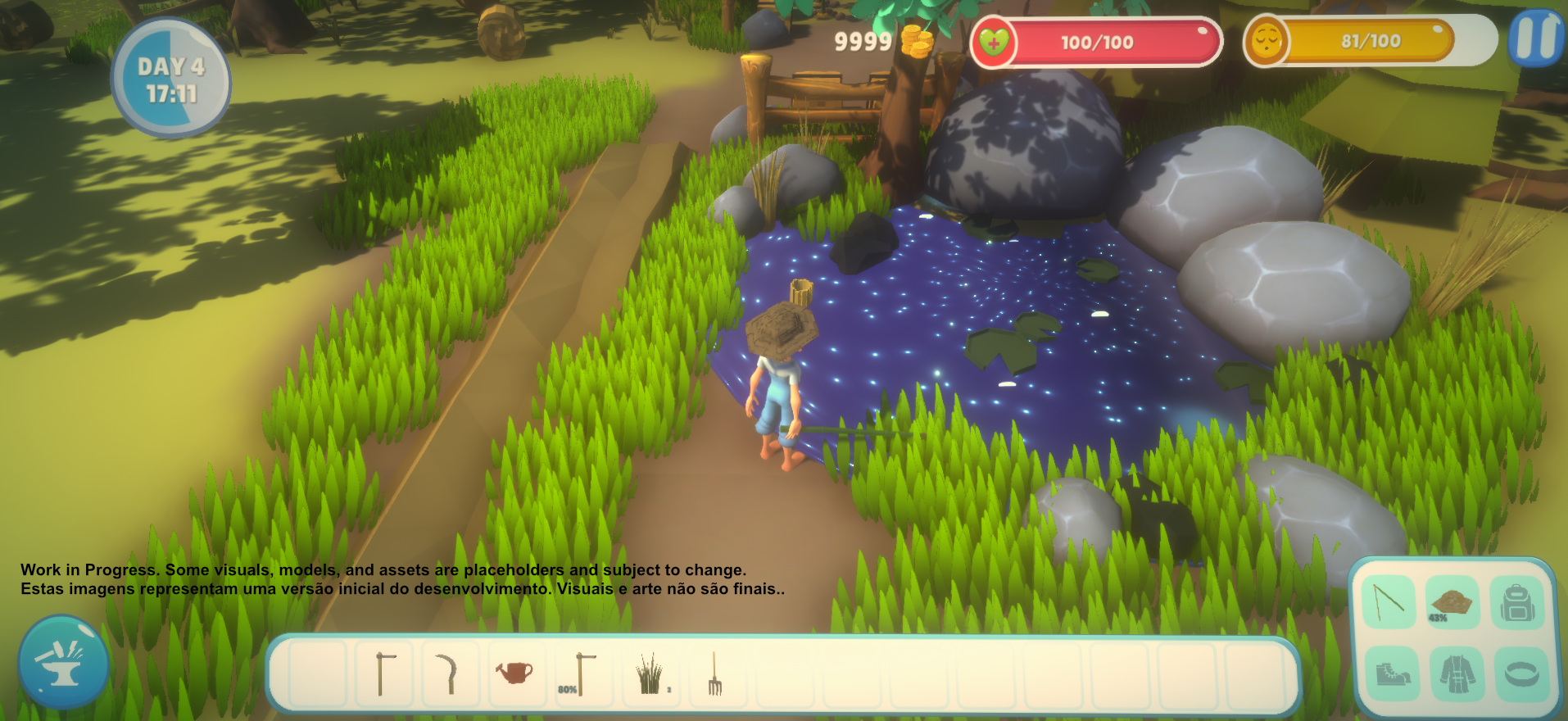Equip the pitchfork from the hotbar
This screenshot has width=1568, height=721.
pos(715,673)
